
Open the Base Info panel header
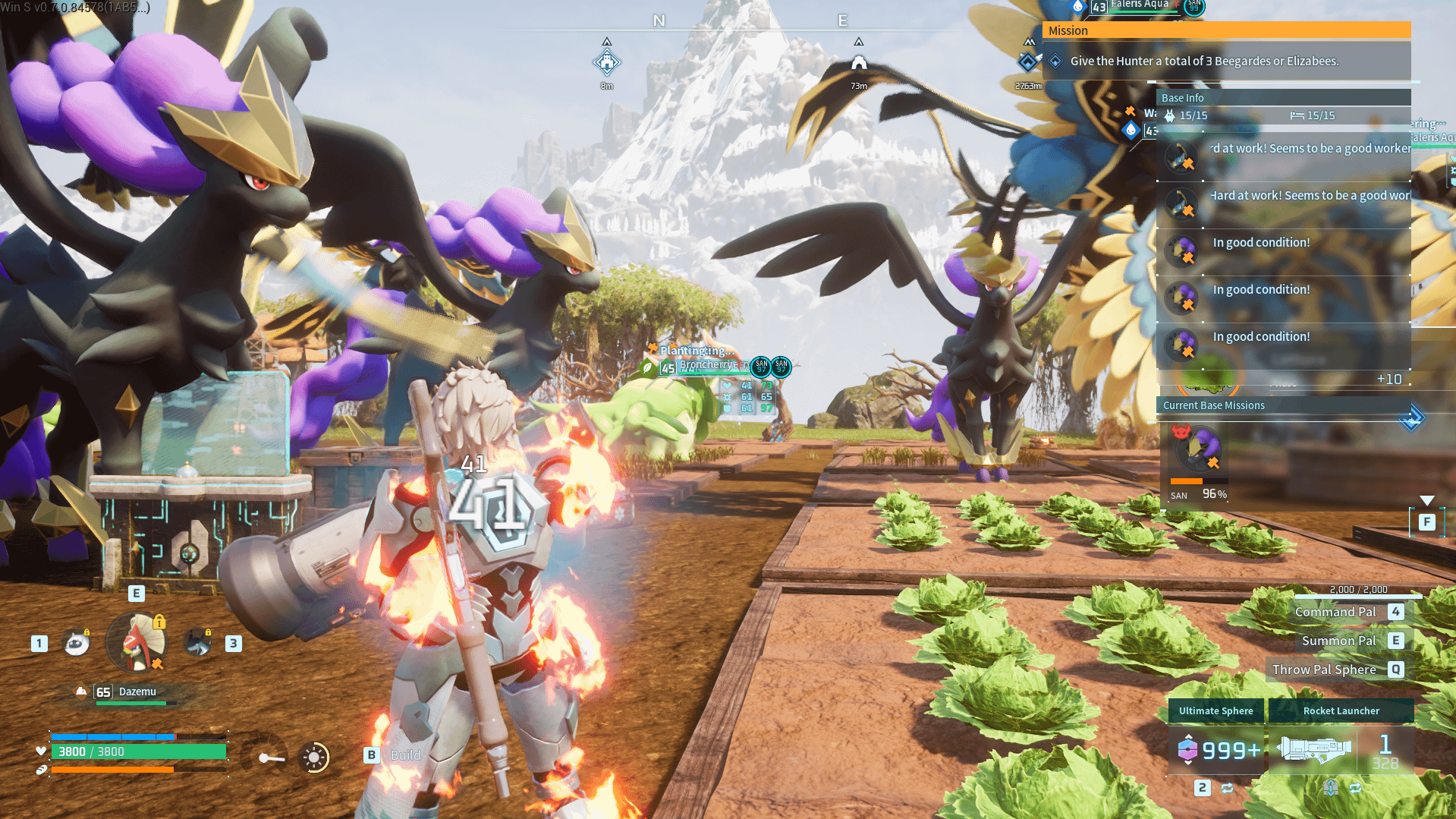click(1282, 98)
